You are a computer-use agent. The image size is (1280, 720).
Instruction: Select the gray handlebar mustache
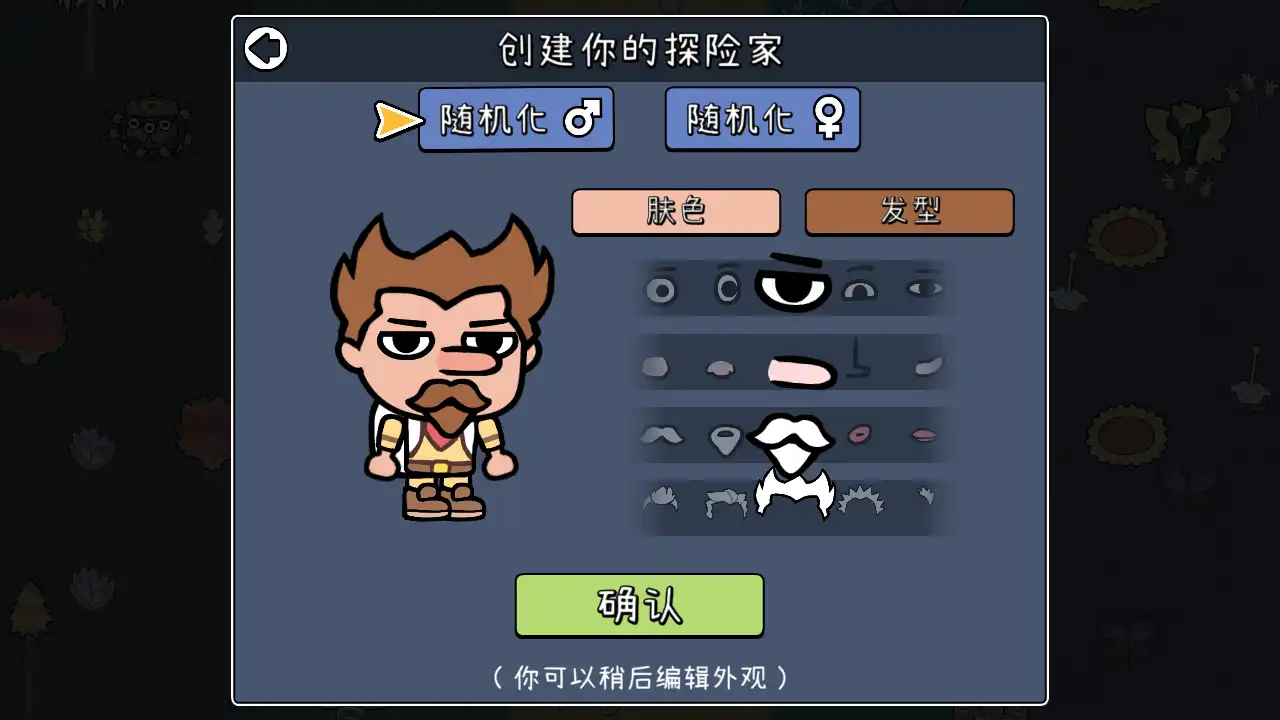click(660, 435)
